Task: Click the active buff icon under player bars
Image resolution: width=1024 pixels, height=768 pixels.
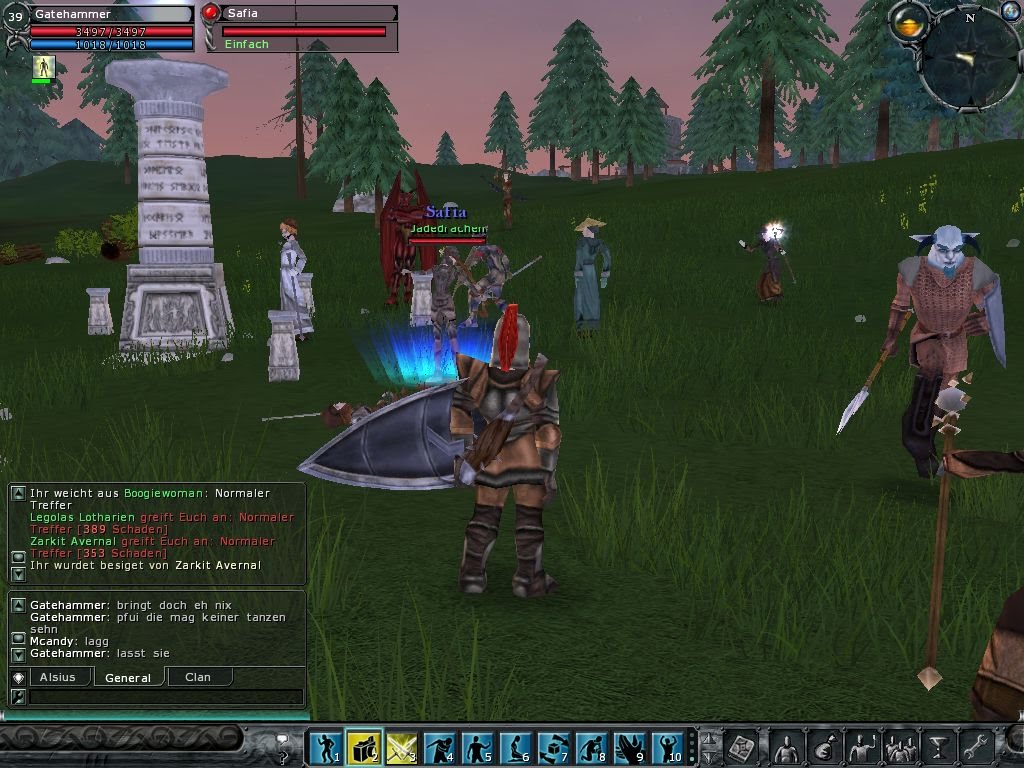Action: [x=42, y=67]
